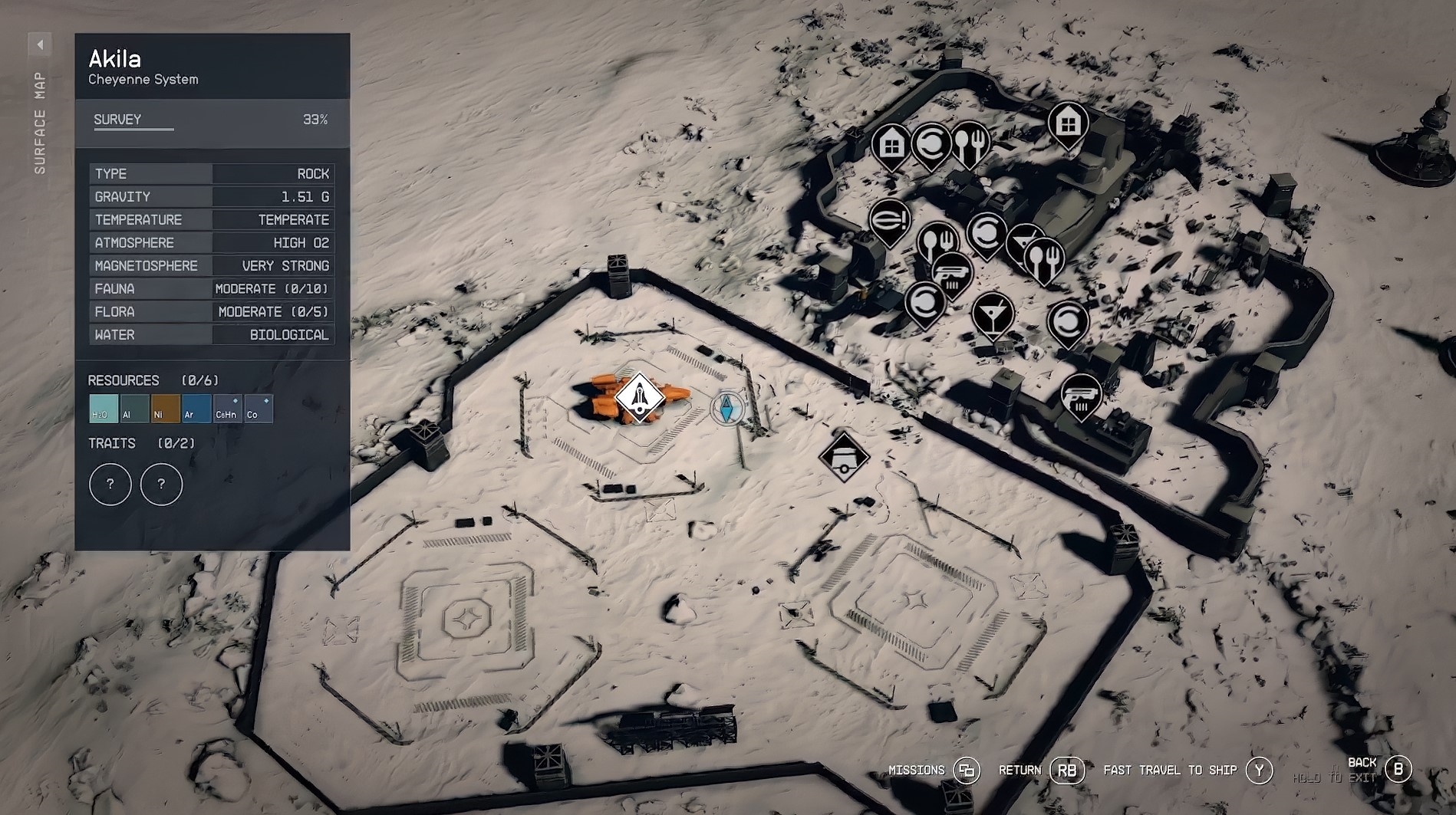
Task: Collapse the surface map info panel arrow
Action: (x=40, y=44)
